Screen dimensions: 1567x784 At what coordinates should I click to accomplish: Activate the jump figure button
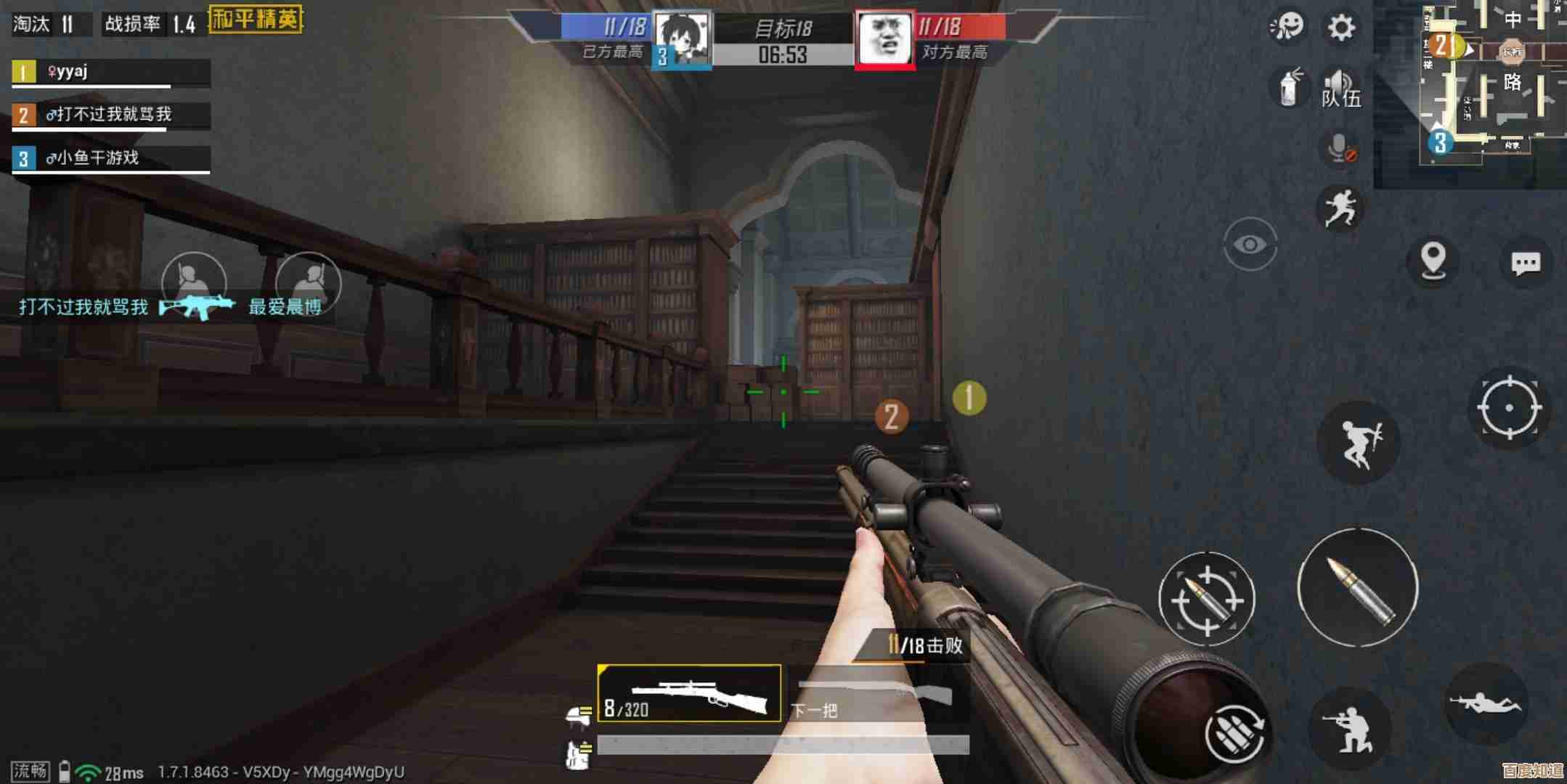point(1359,442)
